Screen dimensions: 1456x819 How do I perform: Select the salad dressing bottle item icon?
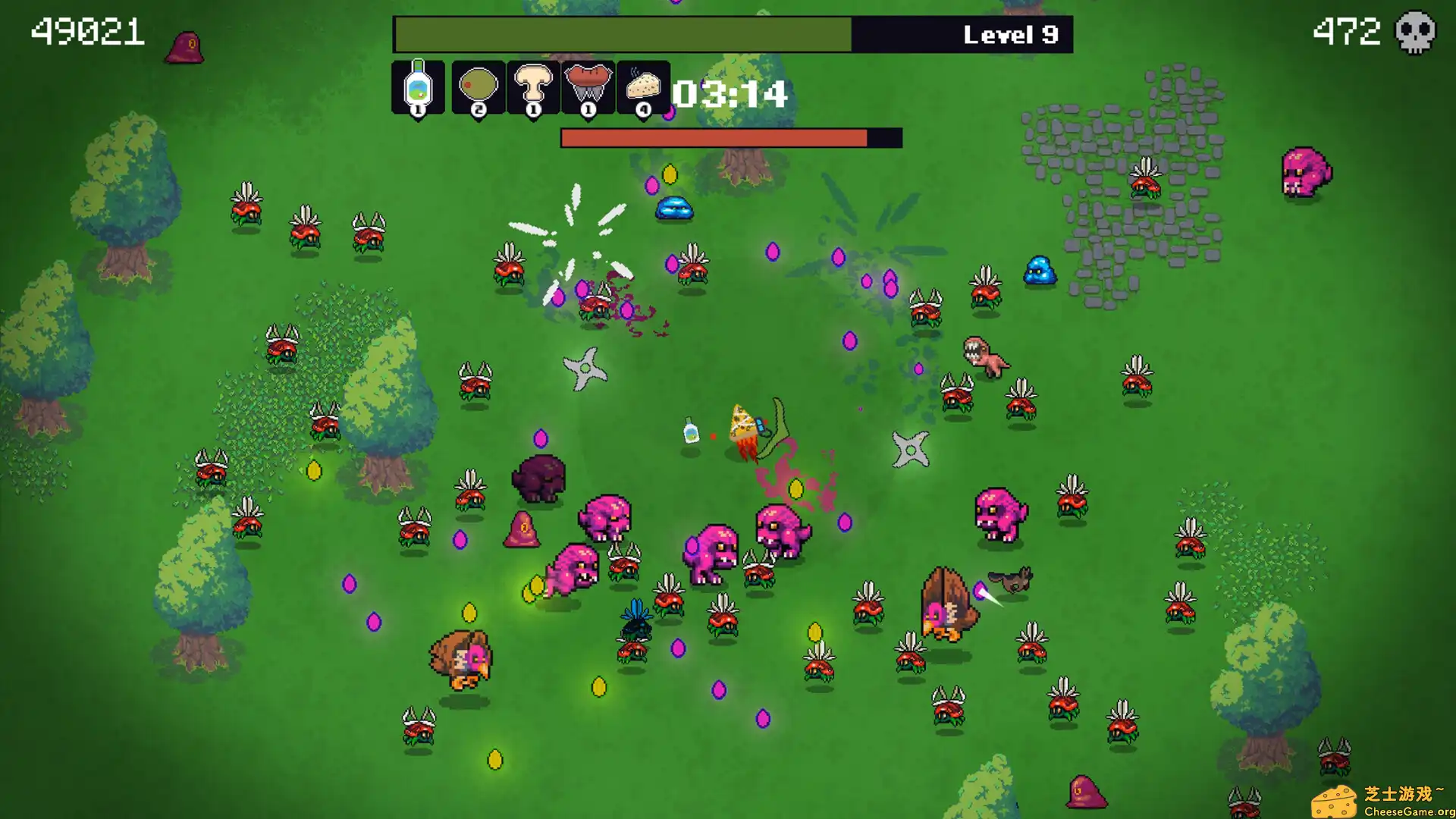[x=418, y=87]
